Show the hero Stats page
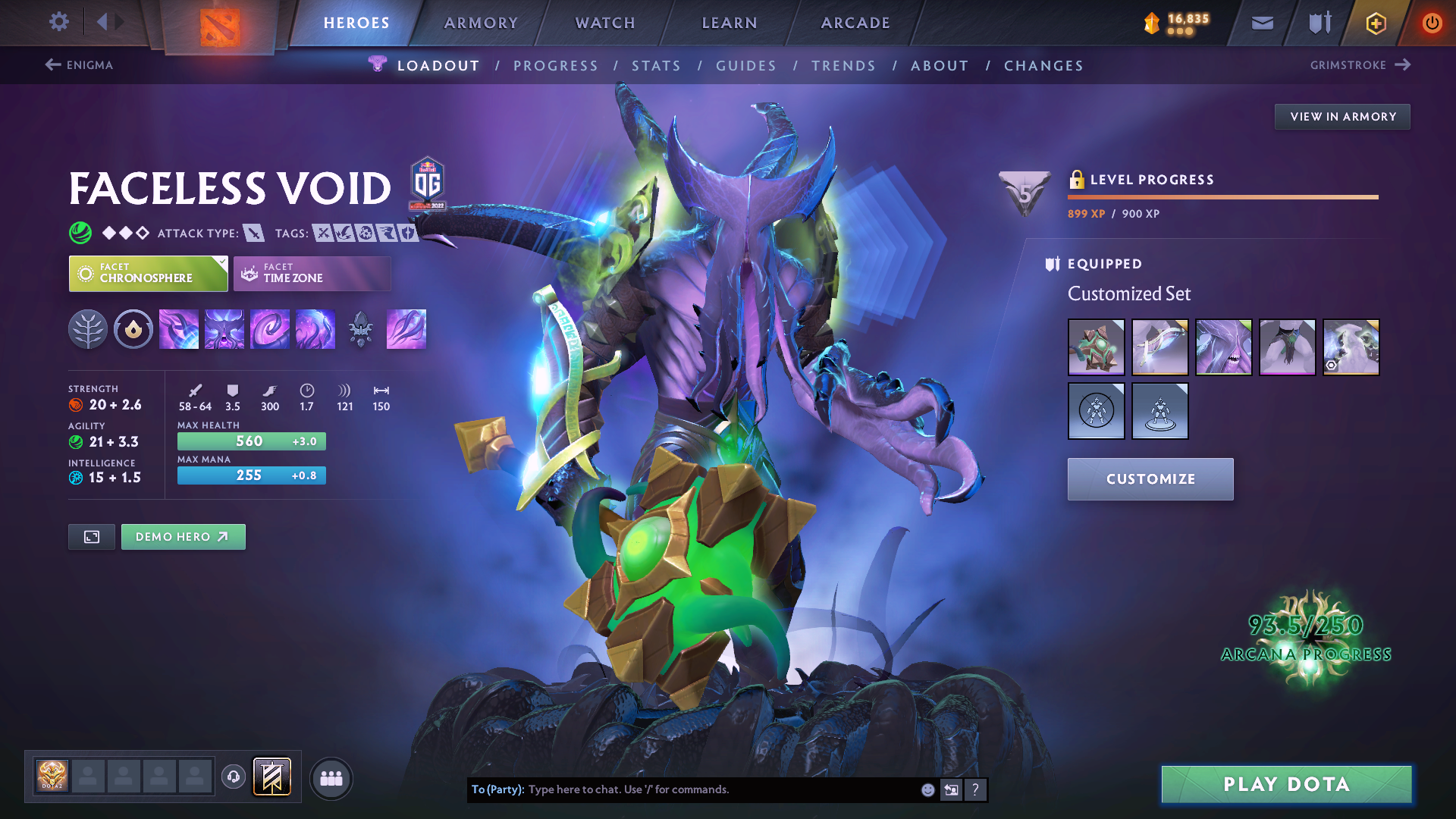1456x819 pixels. click(656, 66)
